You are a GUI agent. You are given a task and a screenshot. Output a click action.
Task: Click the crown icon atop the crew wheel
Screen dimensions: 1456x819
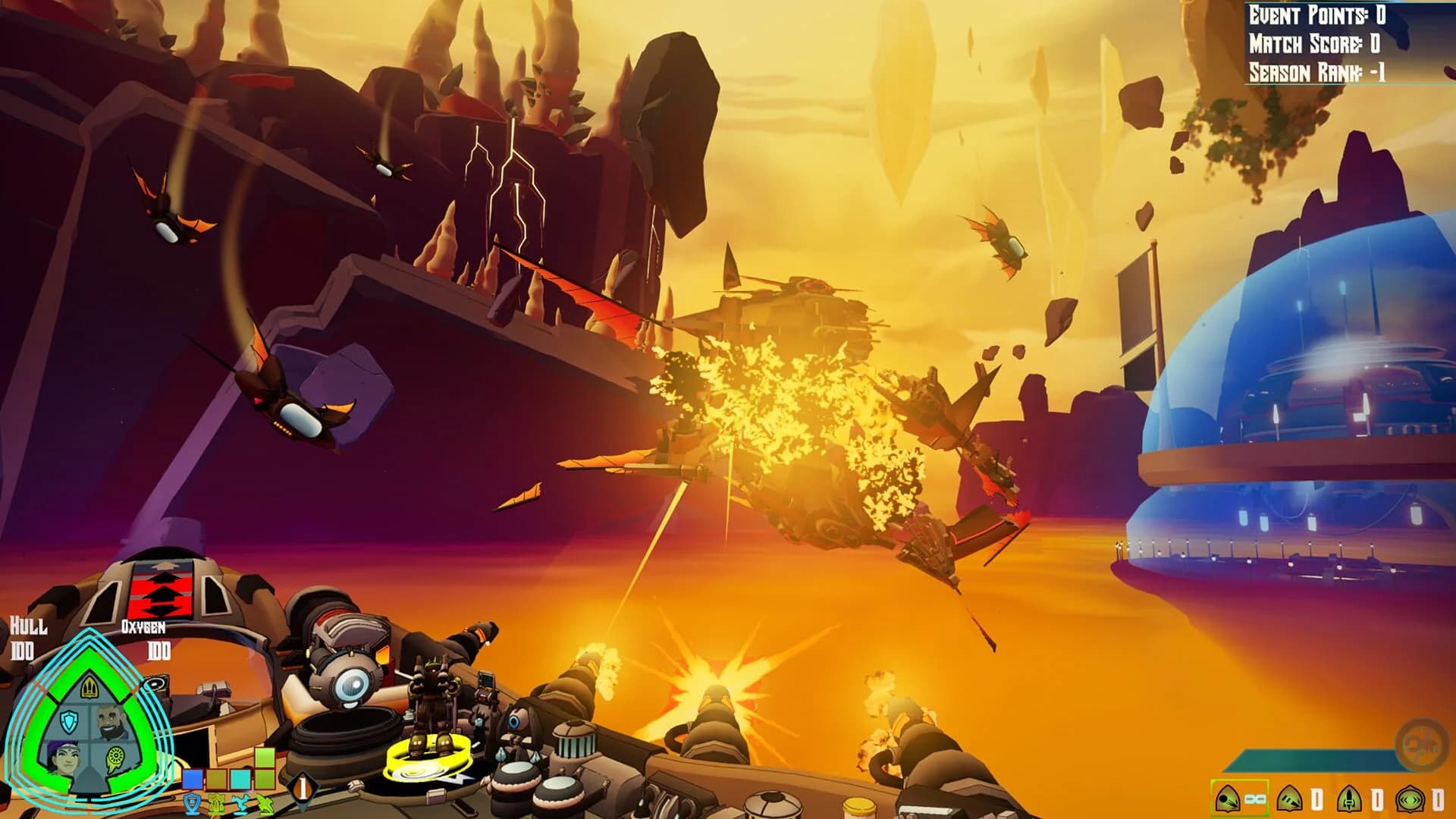tap(90, 687)
